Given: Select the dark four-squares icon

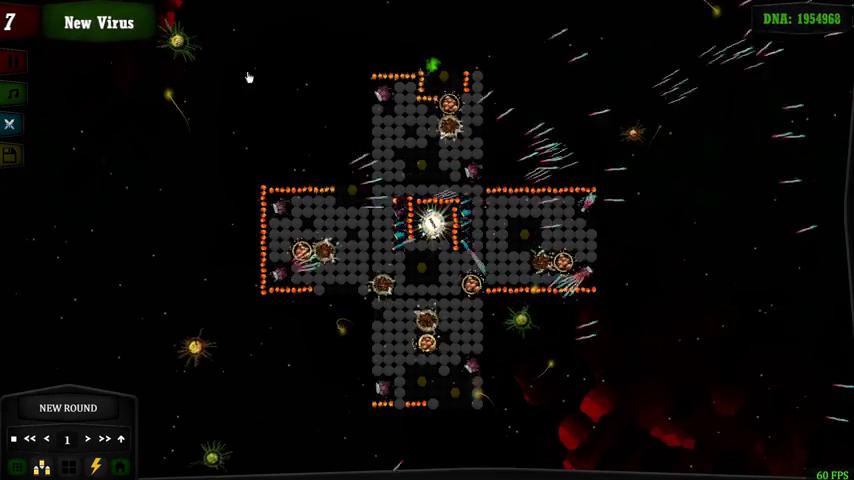Looking at the screenshot, I should coord(69,467).
